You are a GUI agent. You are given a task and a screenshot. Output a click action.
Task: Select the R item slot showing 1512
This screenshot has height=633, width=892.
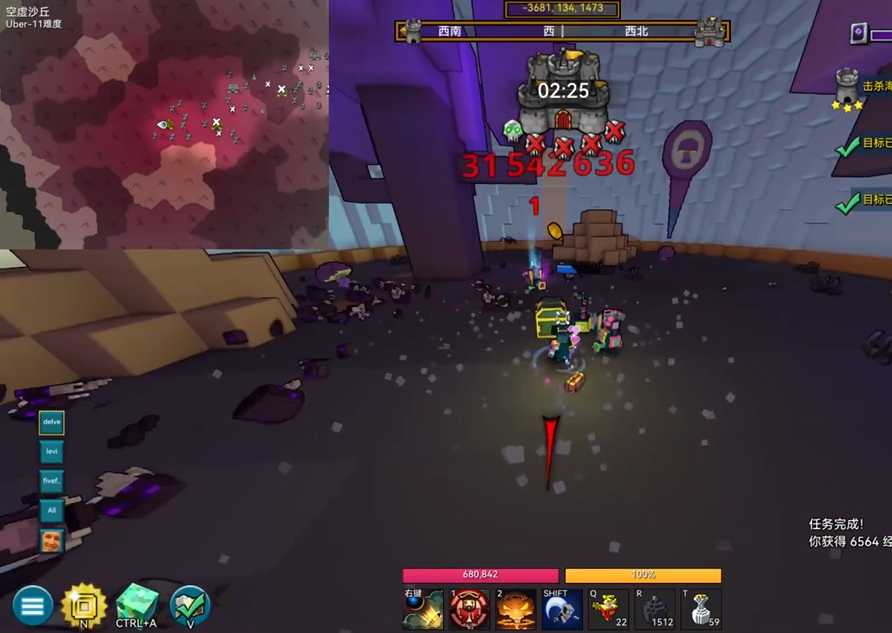click(655, 609)
